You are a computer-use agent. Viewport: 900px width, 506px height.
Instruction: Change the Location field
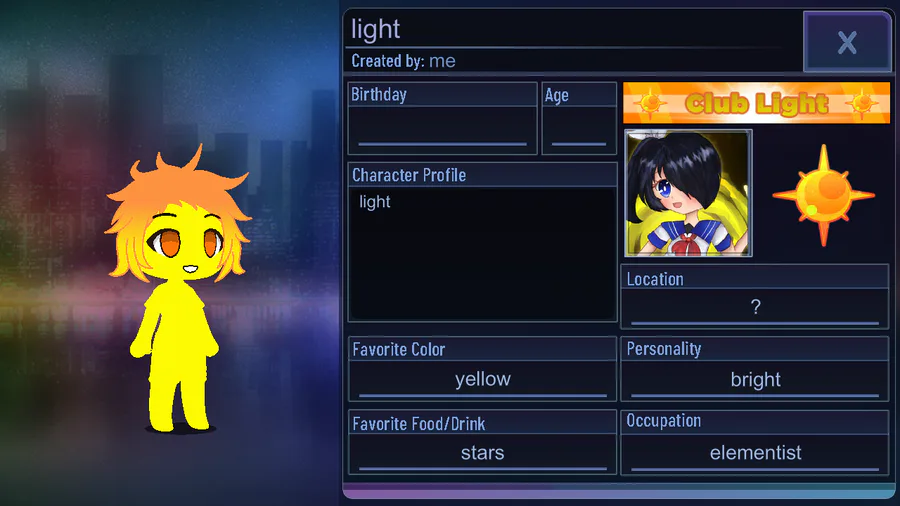point(755,308)
